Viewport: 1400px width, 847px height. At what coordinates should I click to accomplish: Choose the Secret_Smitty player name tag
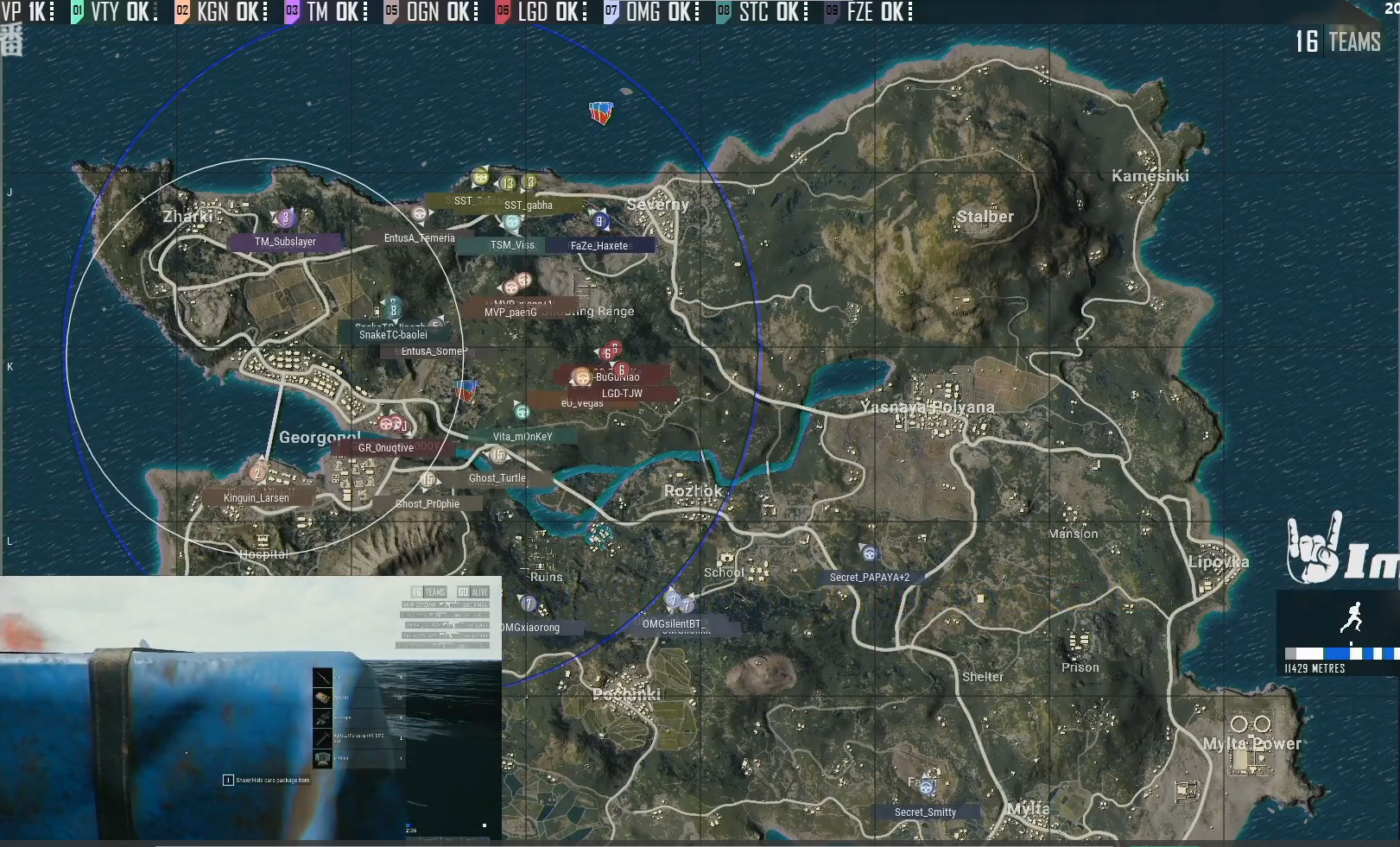[x=926, y=812]
